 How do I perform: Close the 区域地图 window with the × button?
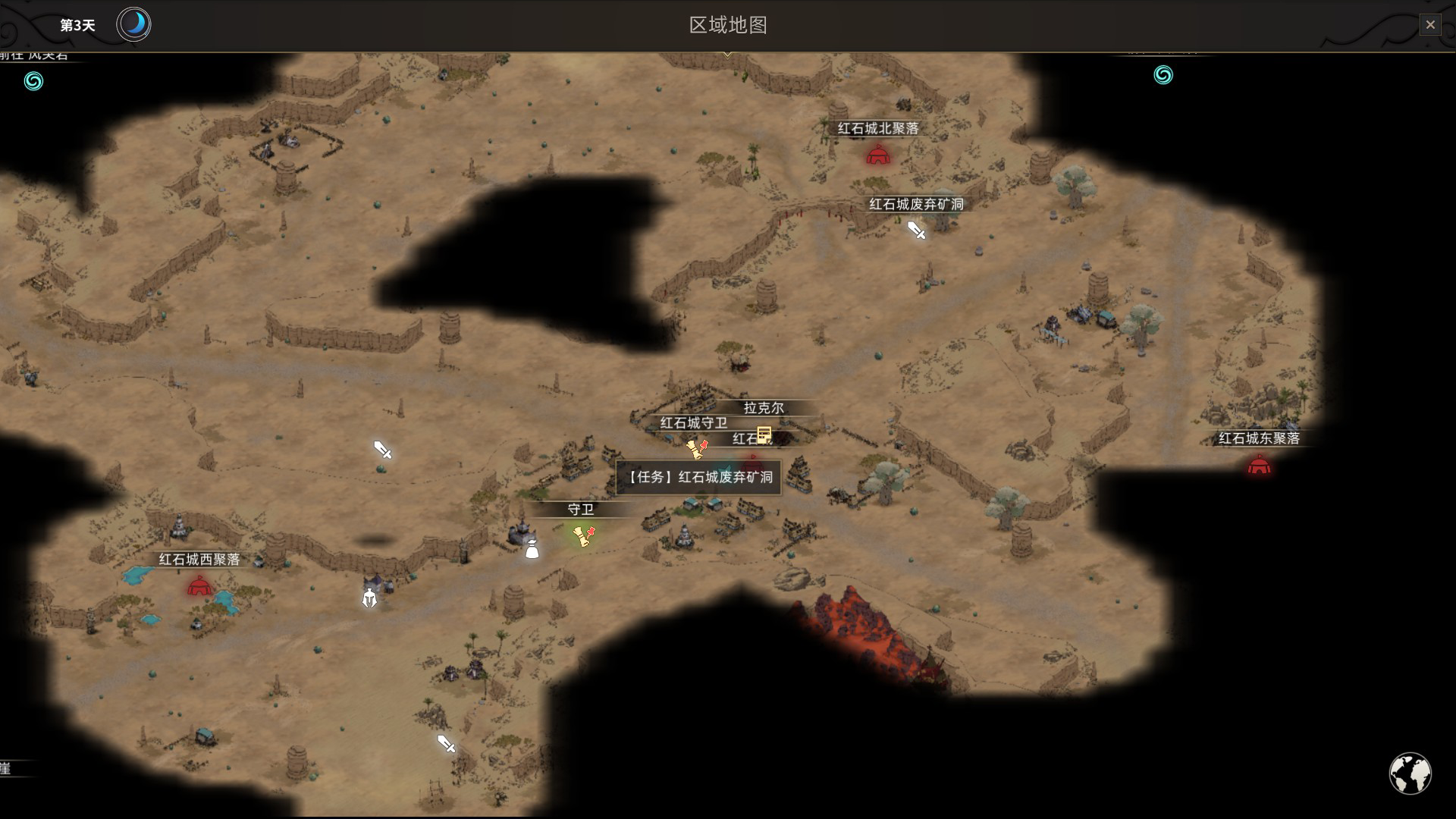(1430, 24)
